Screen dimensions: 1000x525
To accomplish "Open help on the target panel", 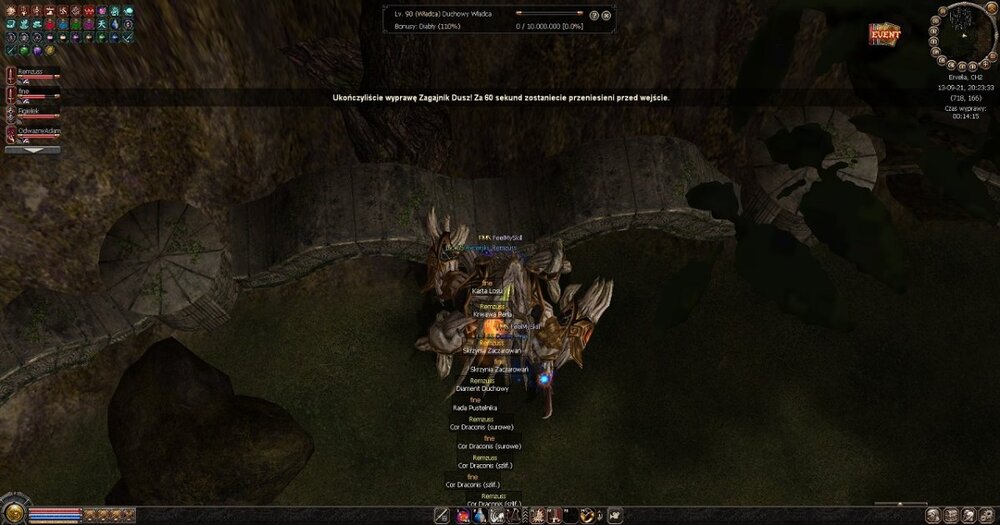I will pyautogui.click(x=594, y=16).
